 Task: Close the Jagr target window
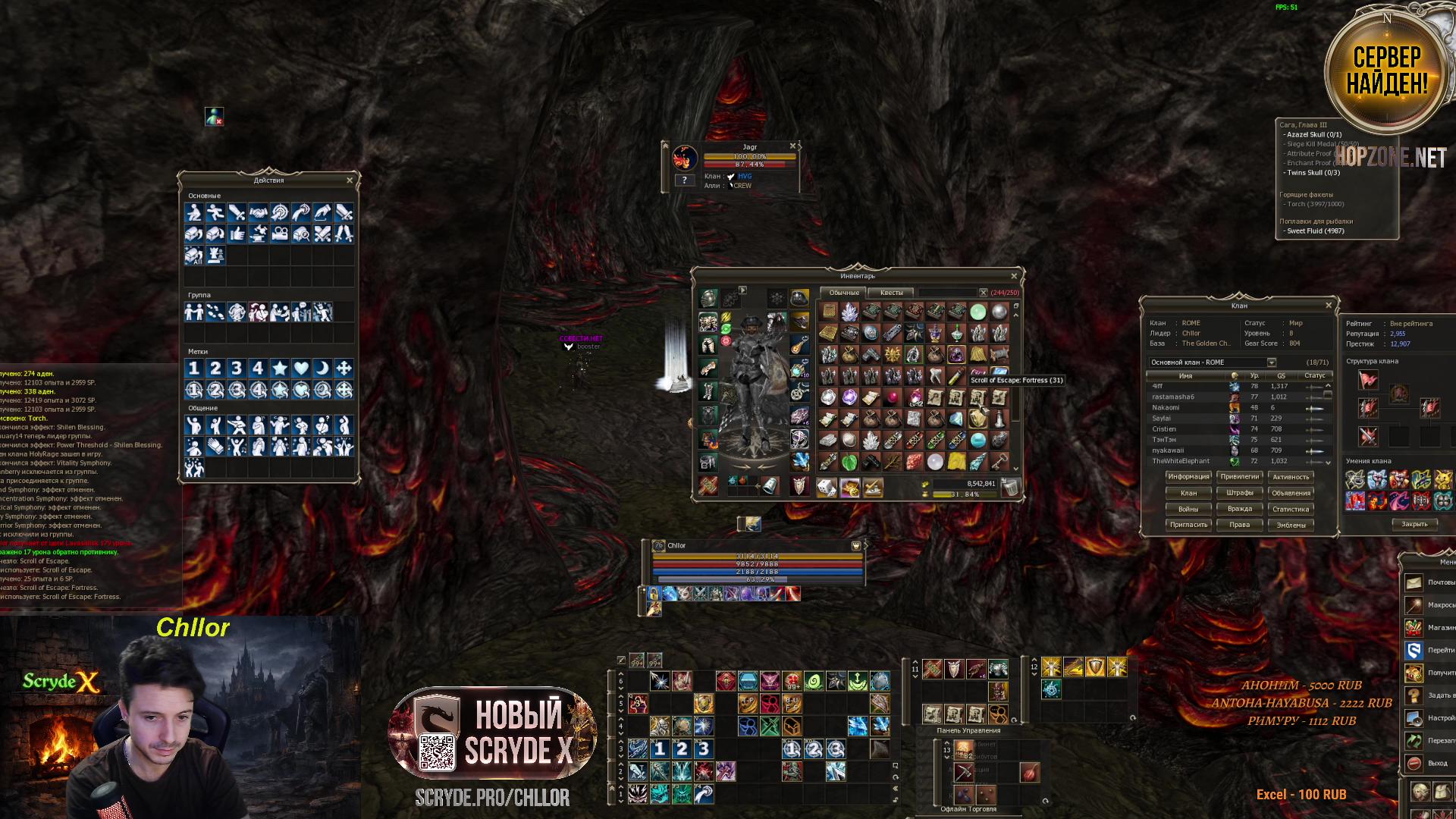coord(792,146)
